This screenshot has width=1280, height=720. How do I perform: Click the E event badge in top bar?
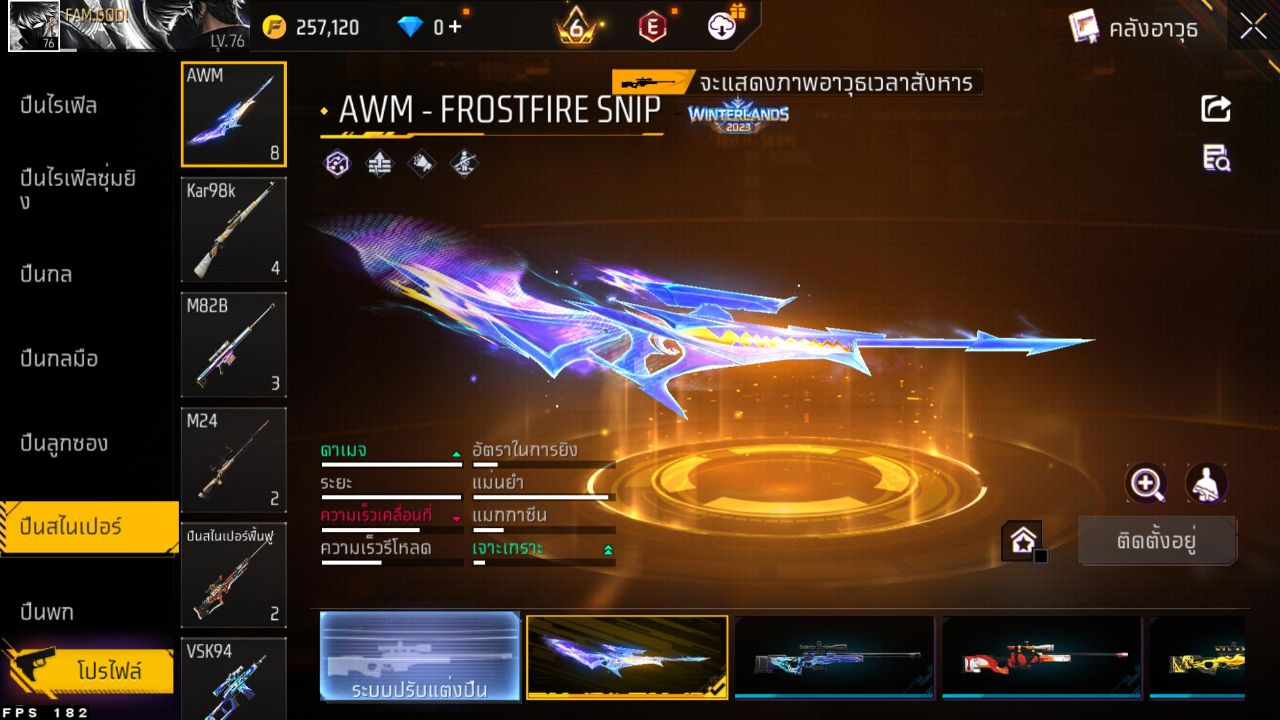[x=651, y=27]
